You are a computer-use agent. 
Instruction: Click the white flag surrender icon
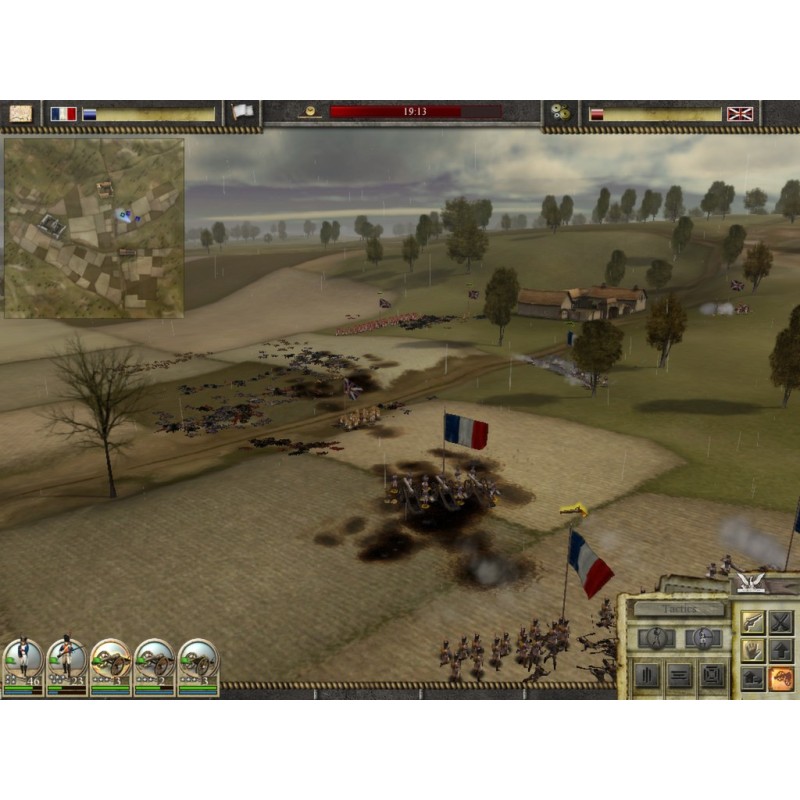pos(242,113)
